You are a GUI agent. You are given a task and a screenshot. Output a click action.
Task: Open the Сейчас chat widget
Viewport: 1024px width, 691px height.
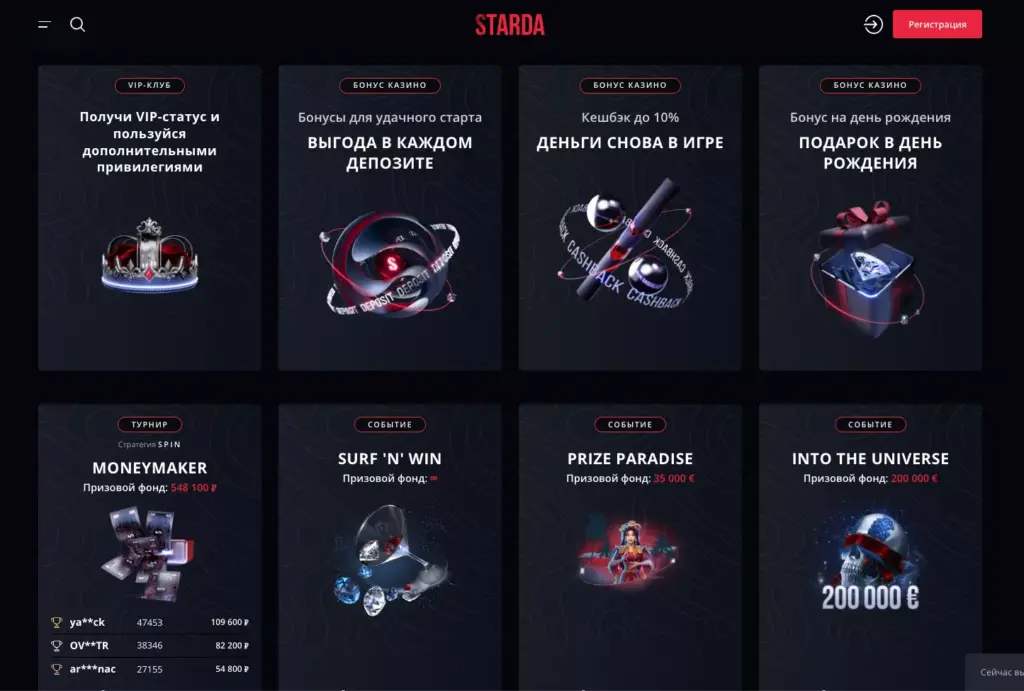tap(995, 673)
